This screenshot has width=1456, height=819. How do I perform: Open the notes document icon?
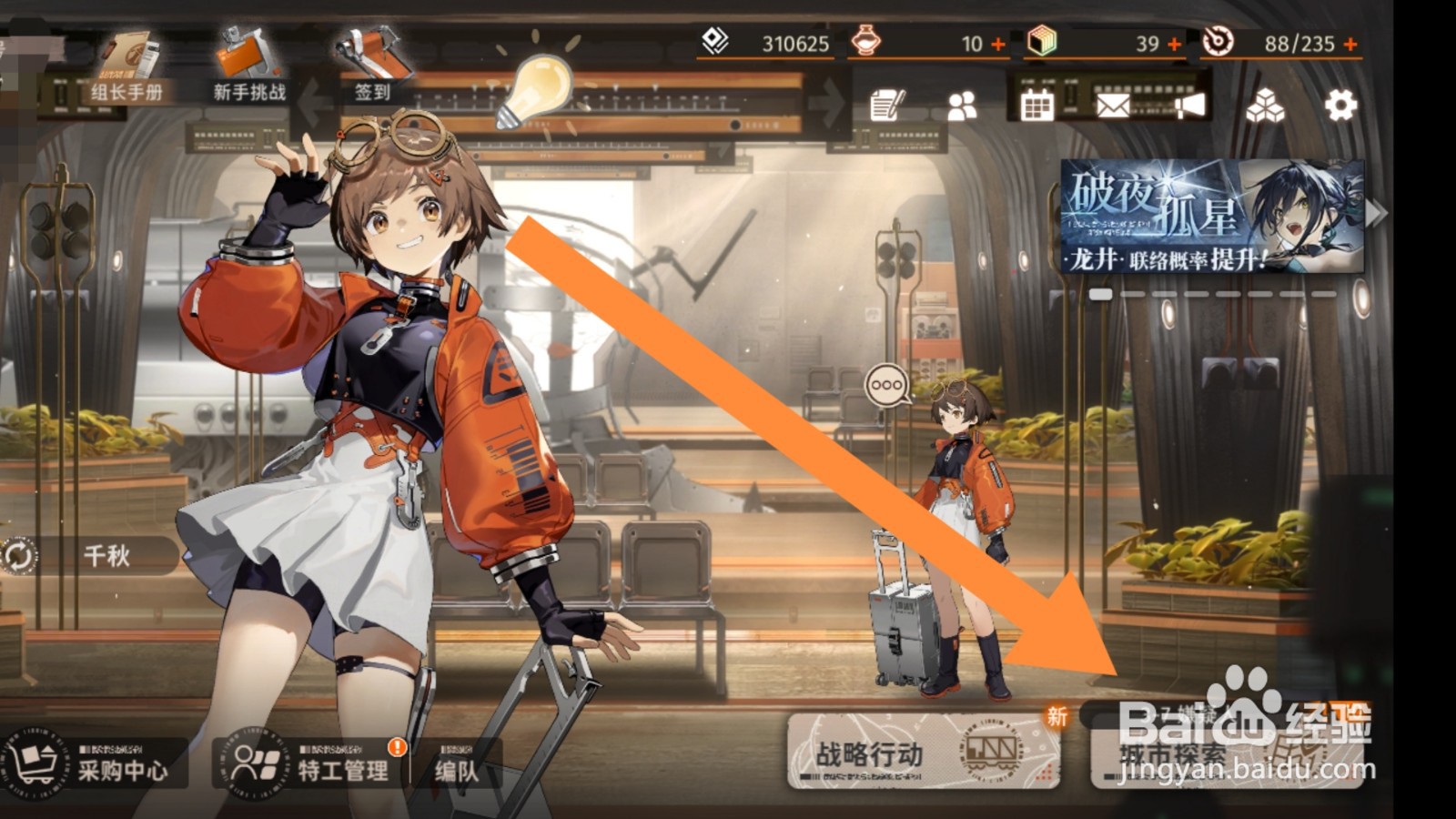886,106
